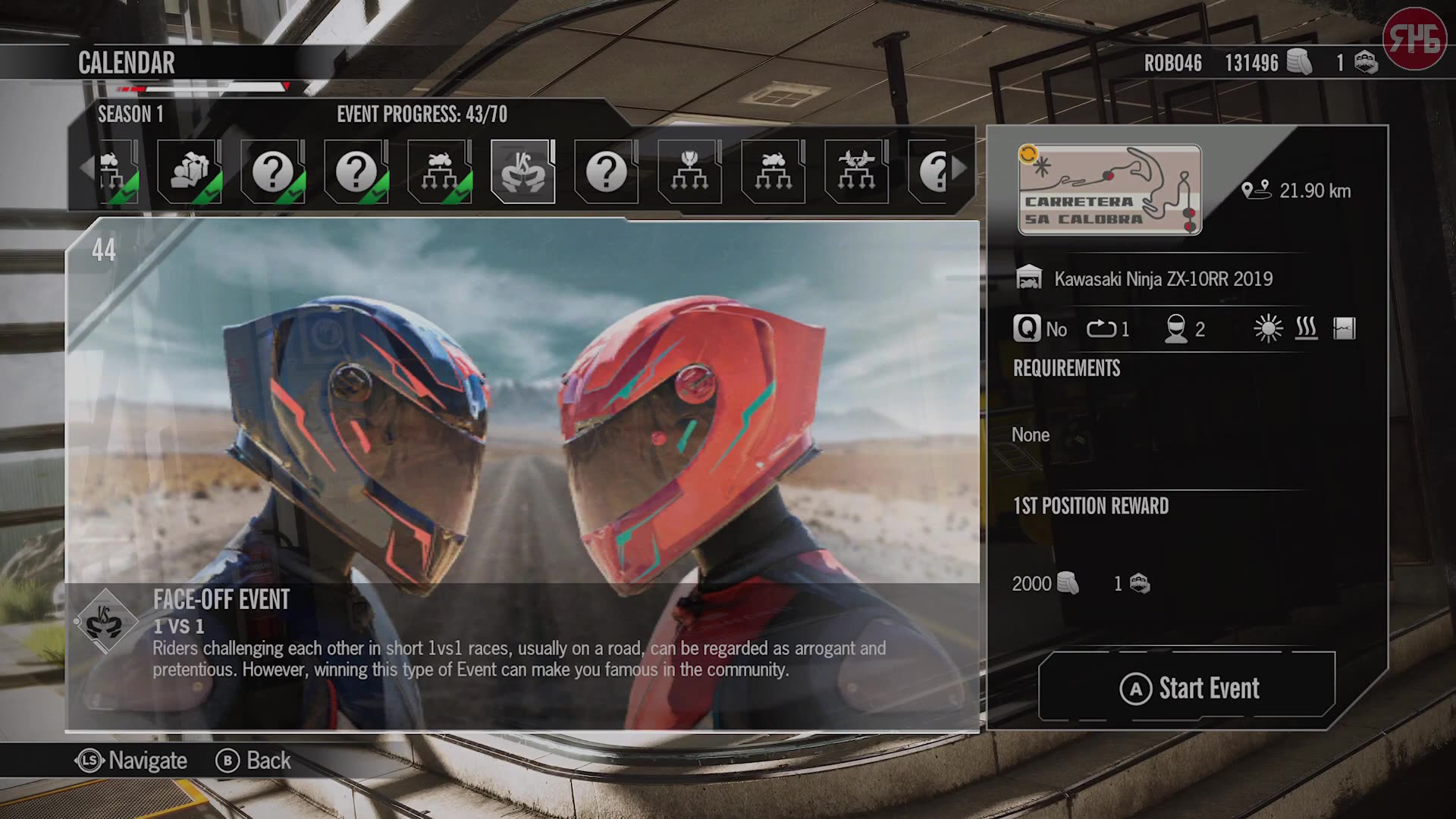
Task: Open the completed gift box event tile
Action: tap(189, 172)
